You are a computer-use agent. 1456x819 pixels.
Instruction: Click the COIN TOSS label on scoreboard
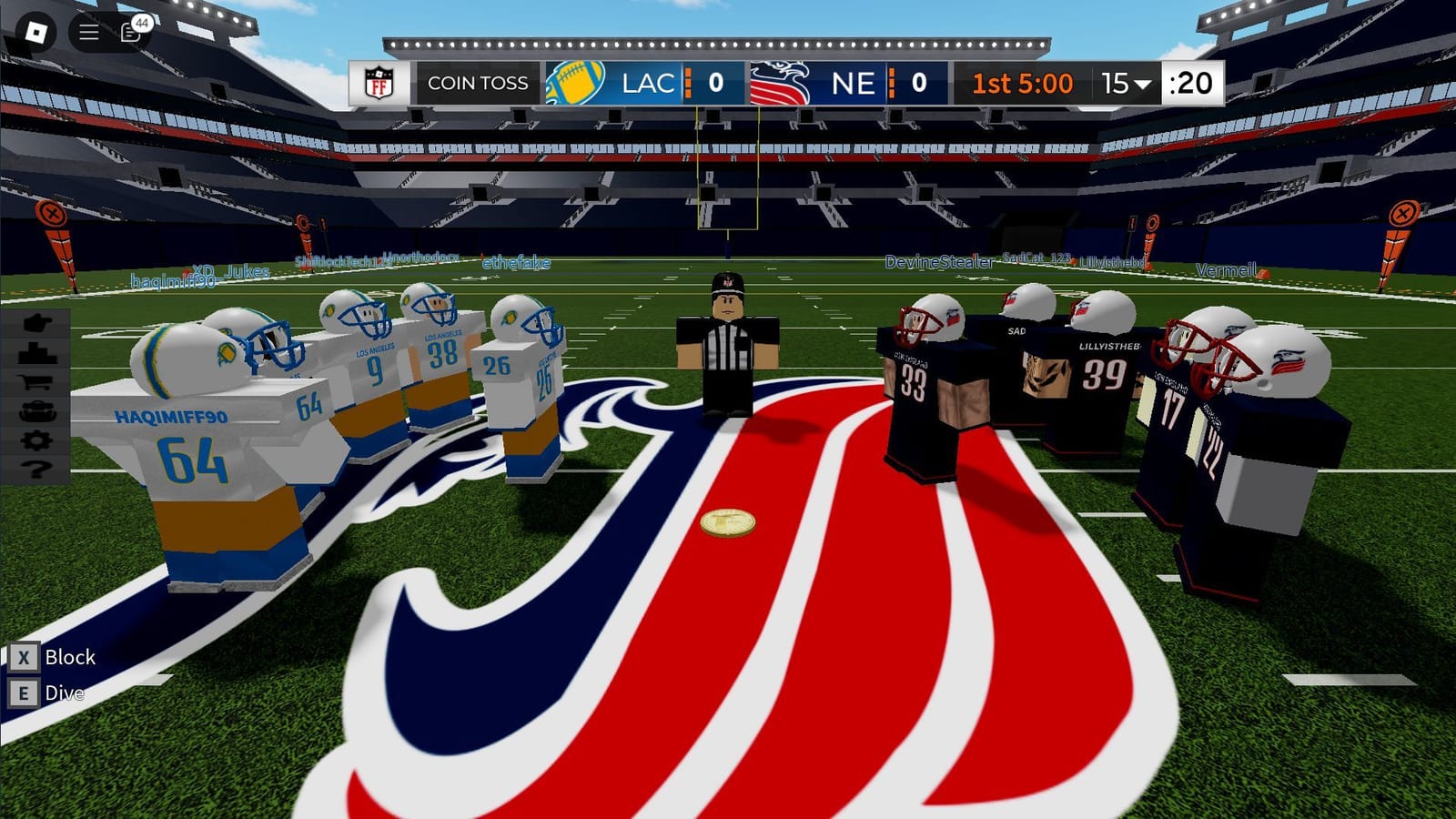coord(478,83)
